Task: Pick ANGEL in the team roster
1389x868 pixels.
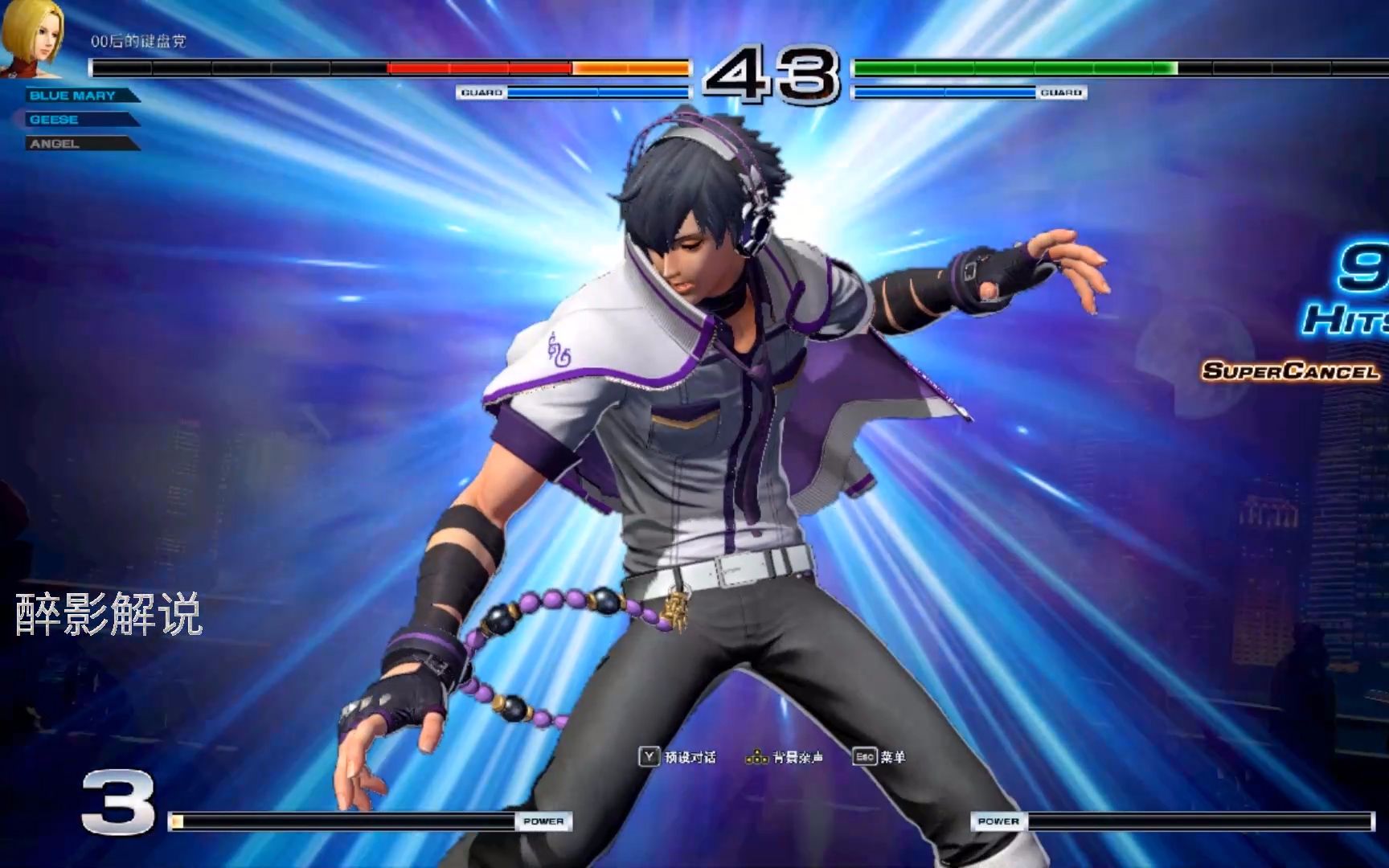Action: coord(55,144)
